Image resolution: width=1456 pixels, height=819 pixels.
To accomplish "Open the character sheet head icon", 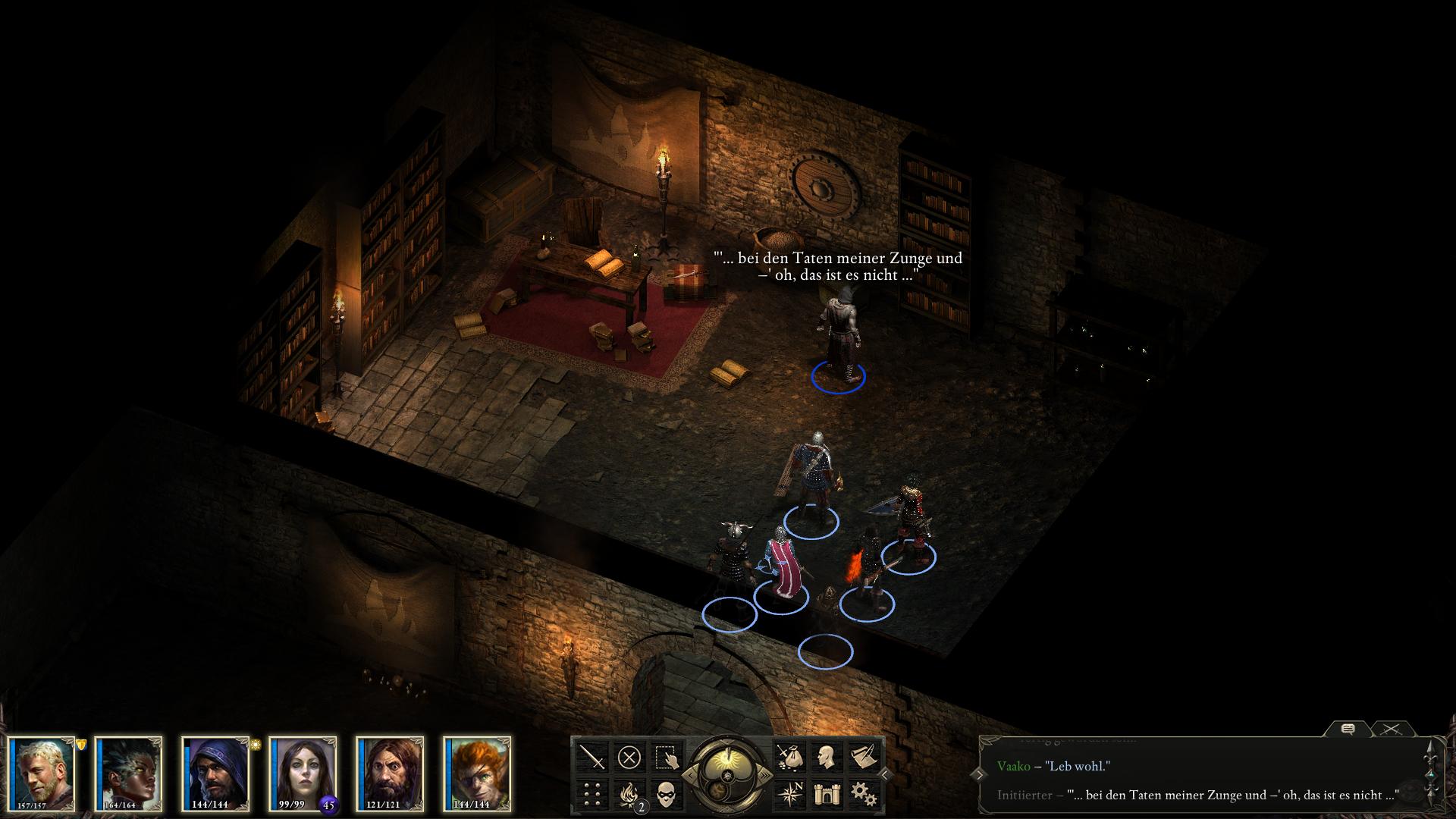I will (x=827, y=757).
